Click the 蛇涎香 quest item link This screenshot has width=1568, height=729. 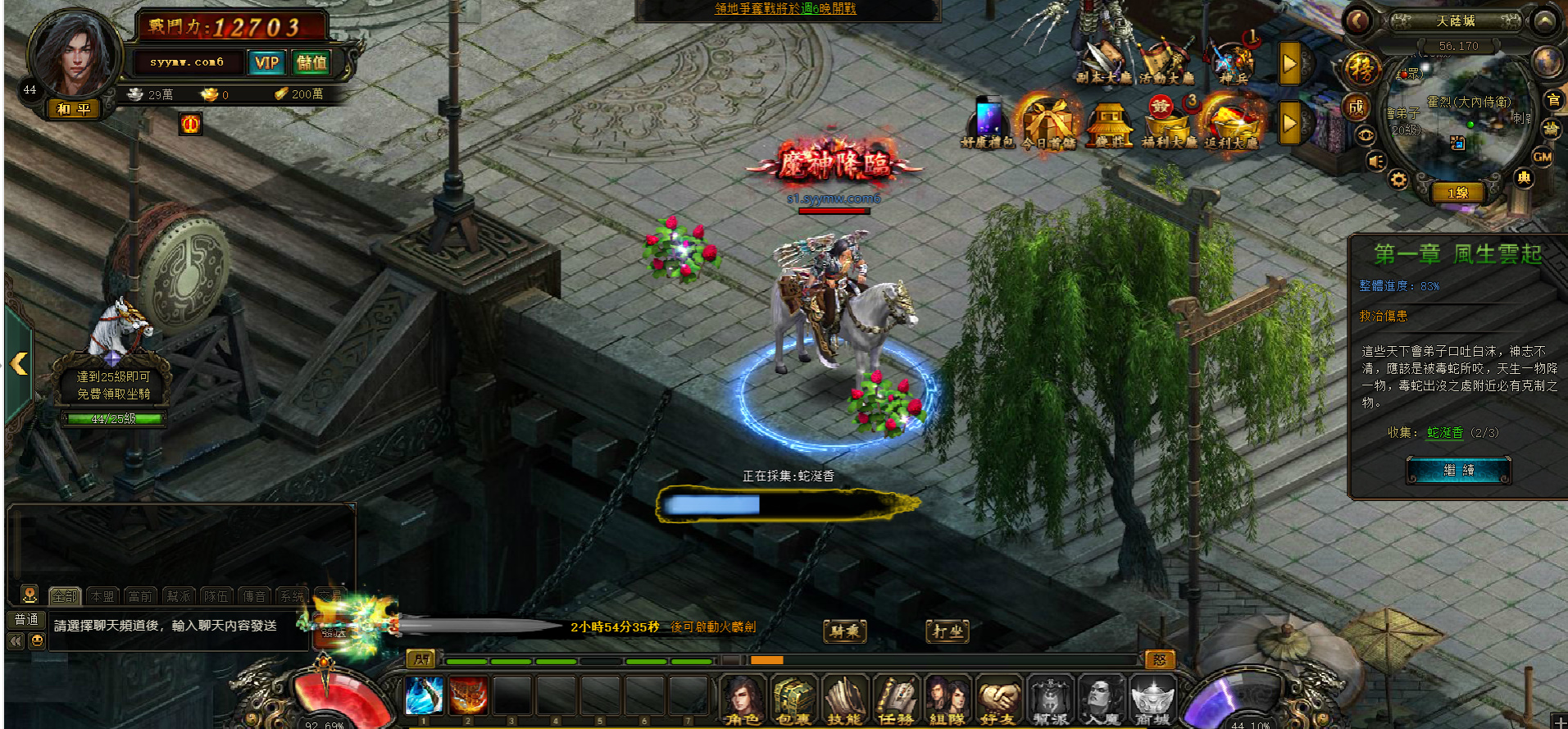pos(1444,432)
